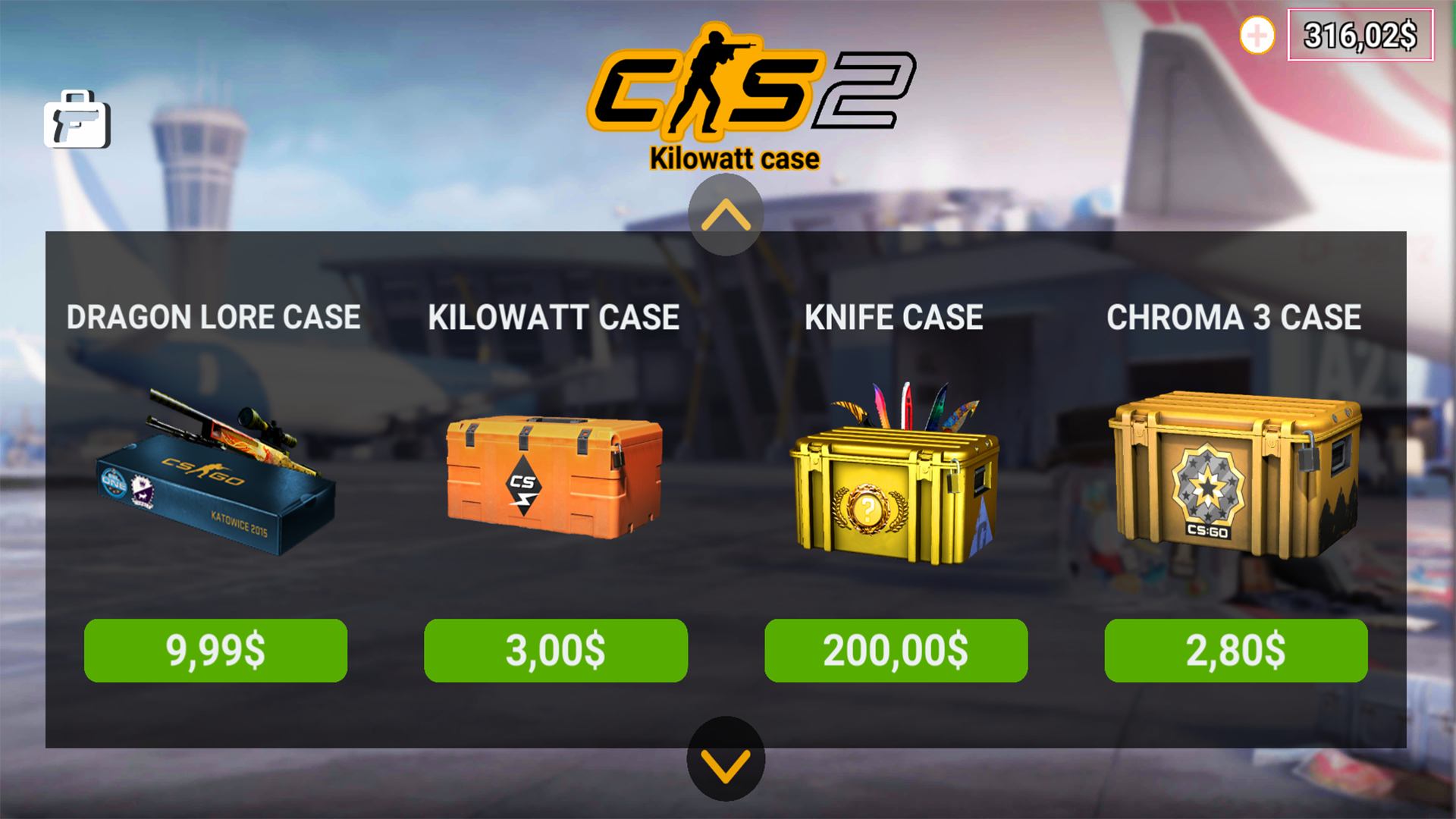Purchase the Chroma 3 Case for 2,80$

pos(1235,650)
